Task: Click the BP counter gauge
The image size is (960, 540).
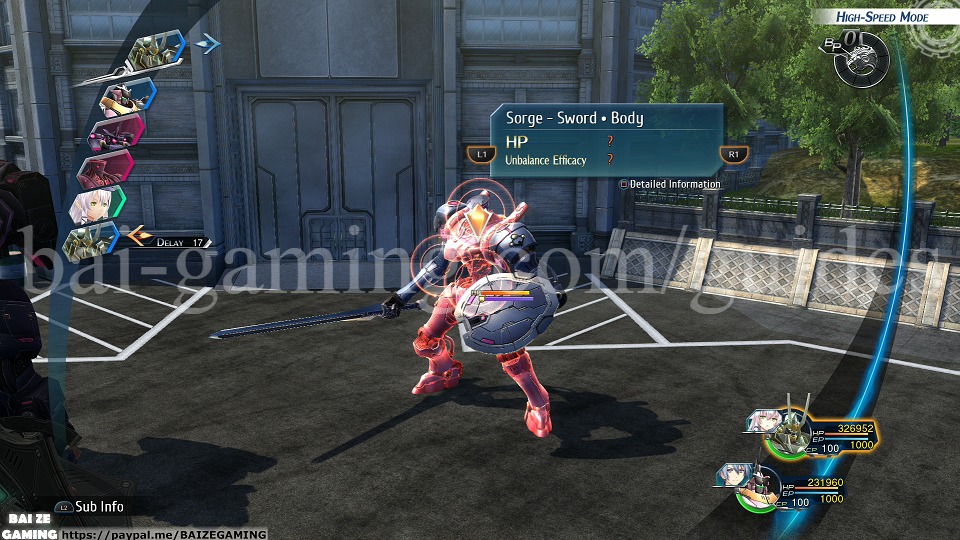Action: [858, 53]
